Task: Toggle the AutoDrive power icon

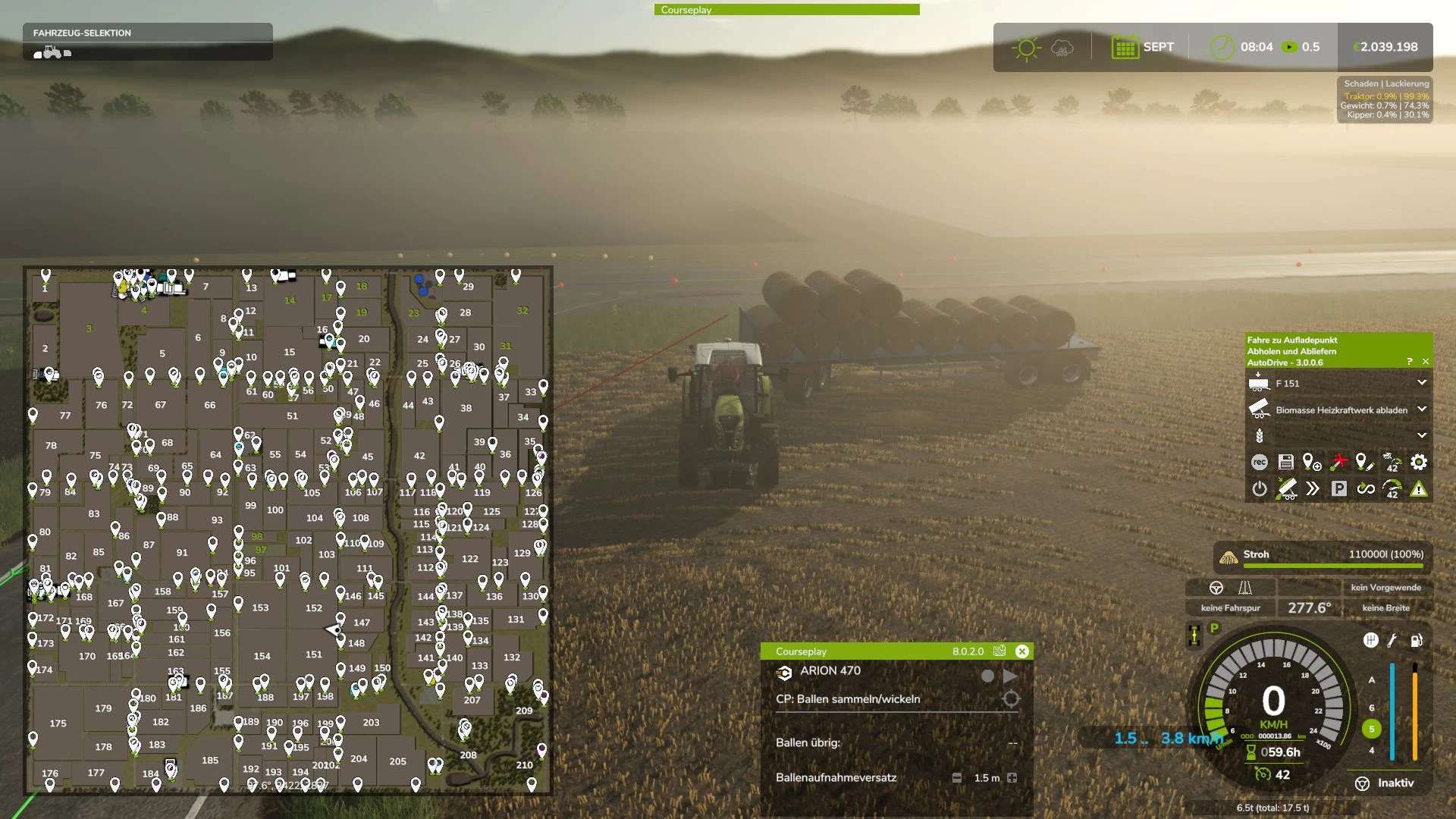Action: [1260, 488]
